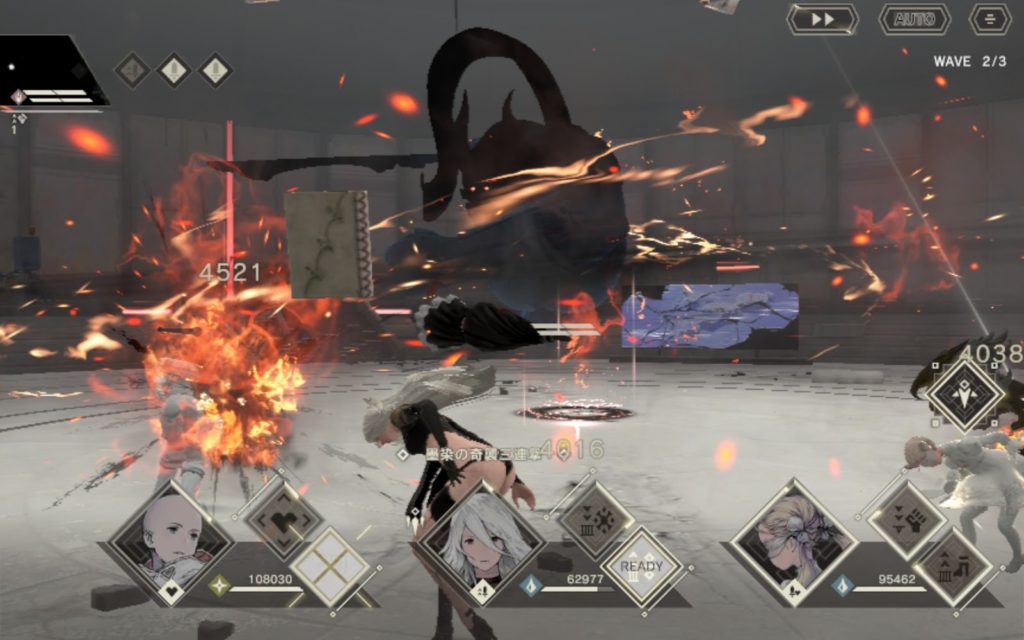This screenshot has height=640, width=1024.
Task: Enable AUTO battle mode
Action: (914, 19)
